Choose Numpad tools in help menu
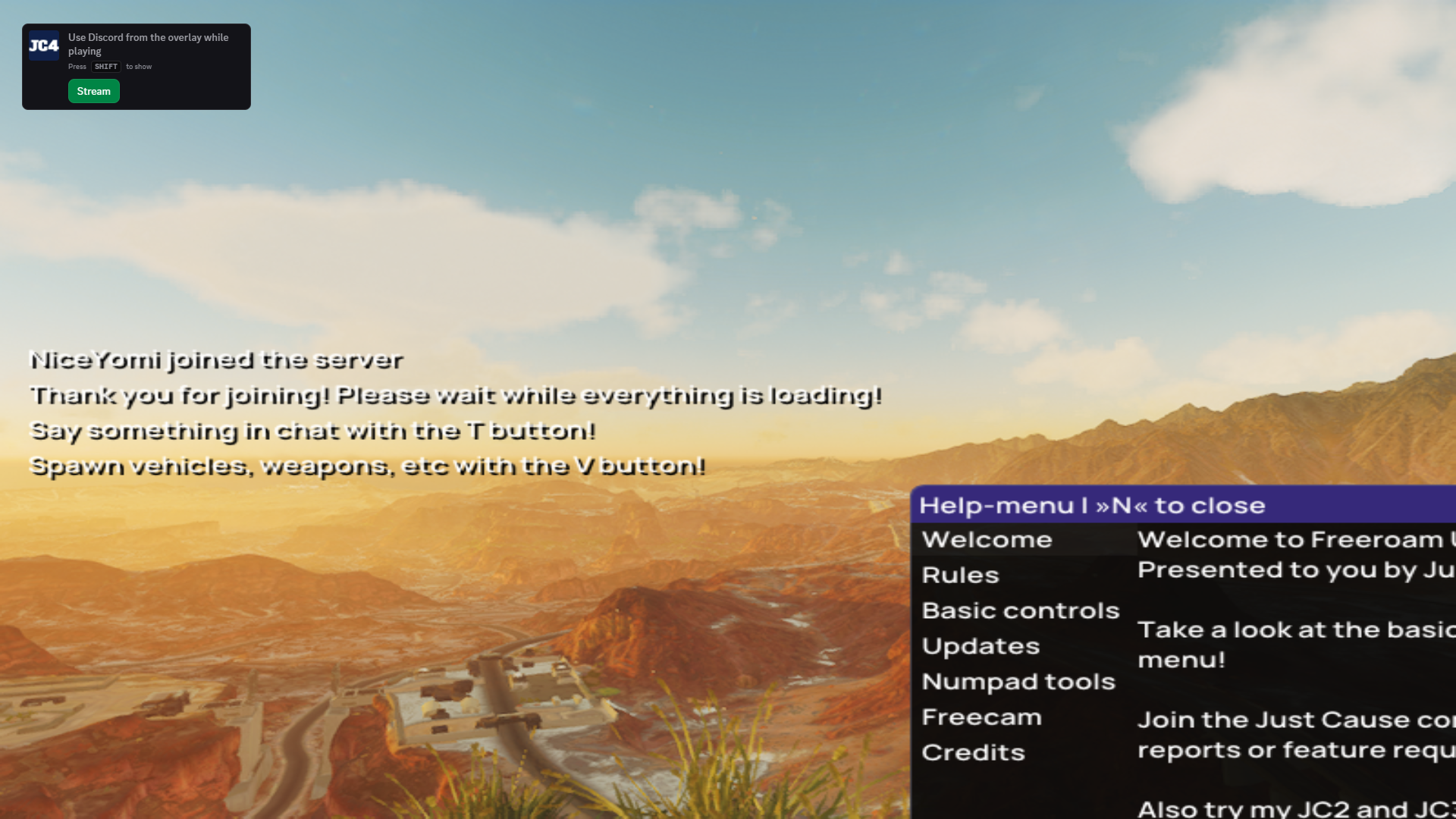Screen dimensions: 1456x819 point(1018,682)
